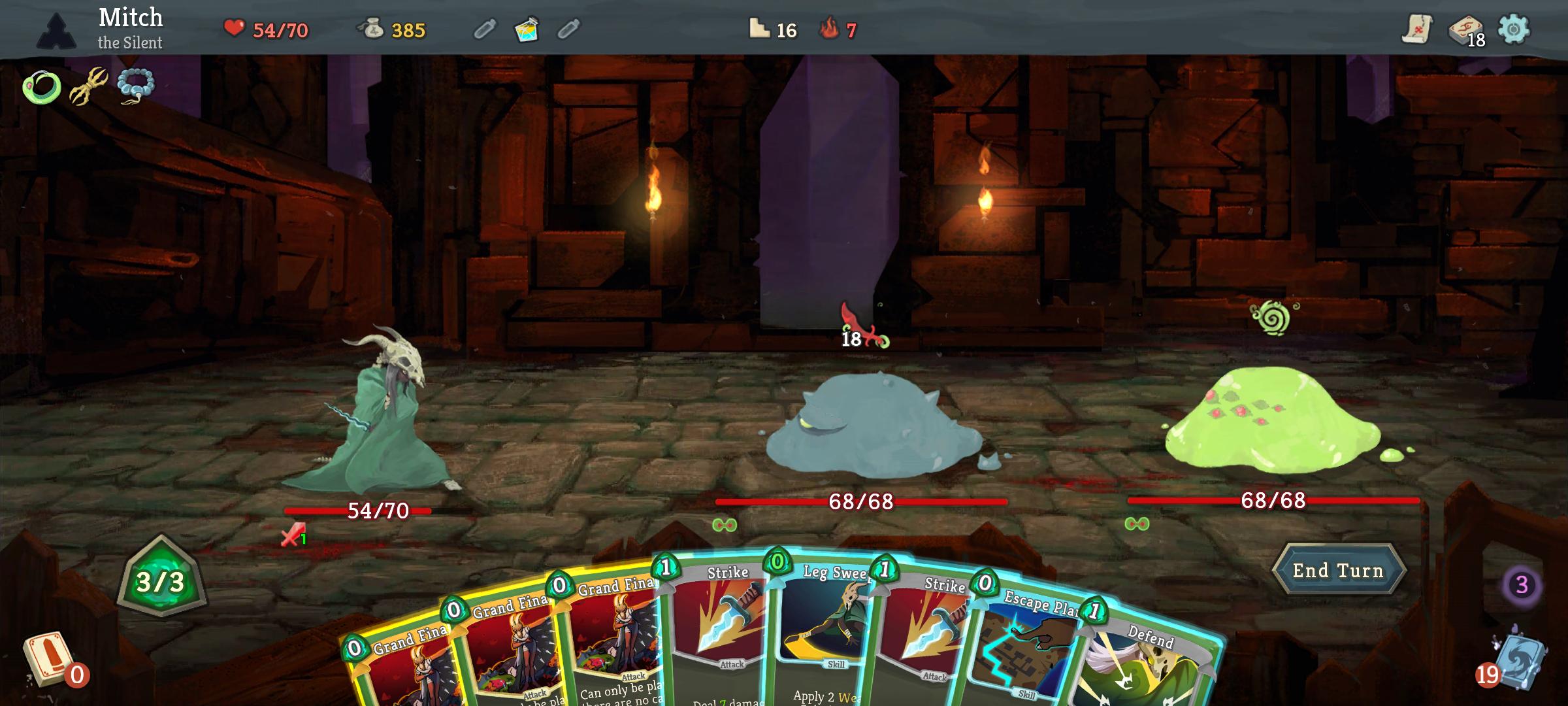This screenshot has width=1568, height=706.
Task: Click the End Turn button
Action: pos(1337,571)
